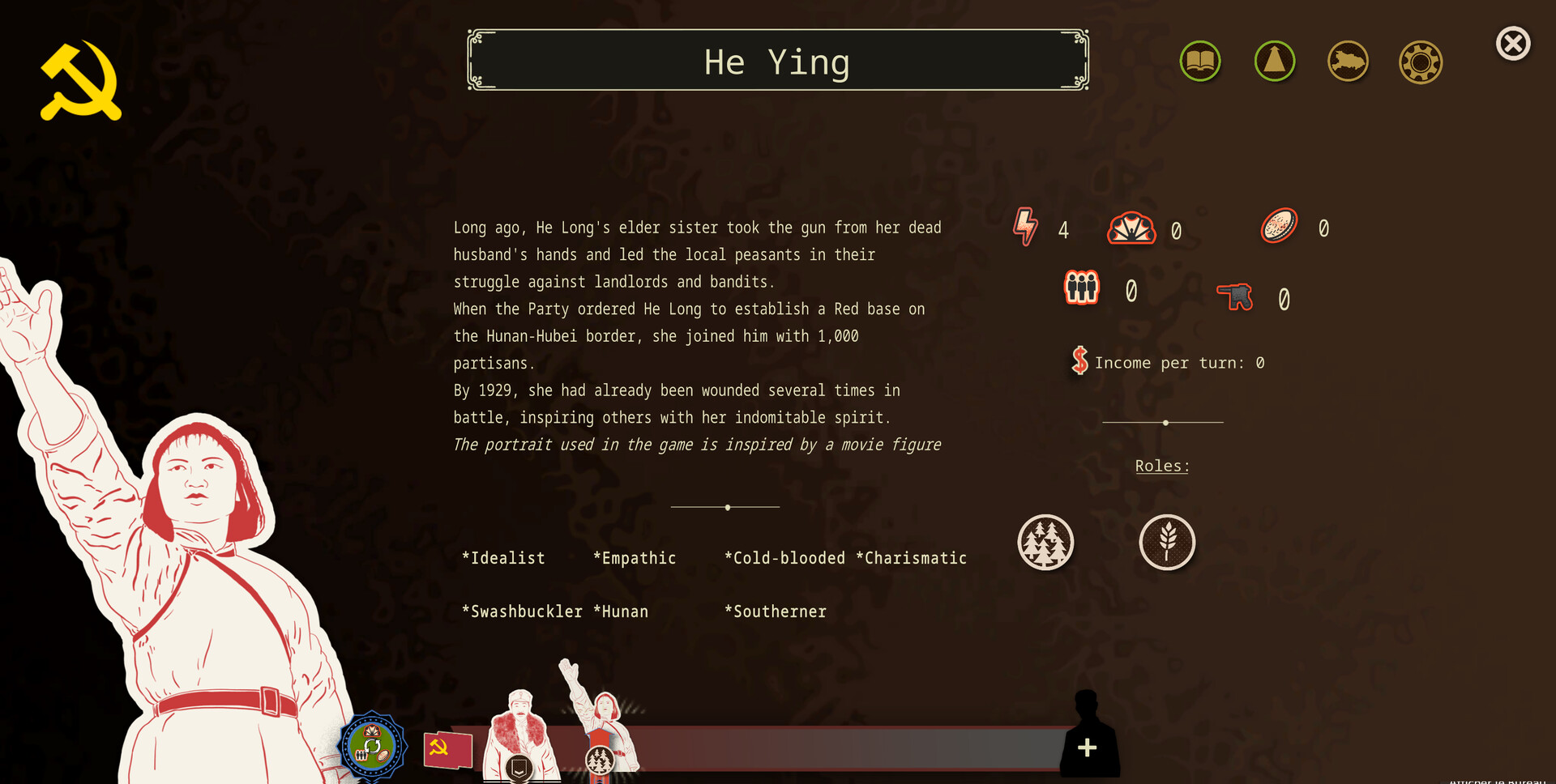Click the lightning resource icon
1556x784 pixels.
point(1025,228)
